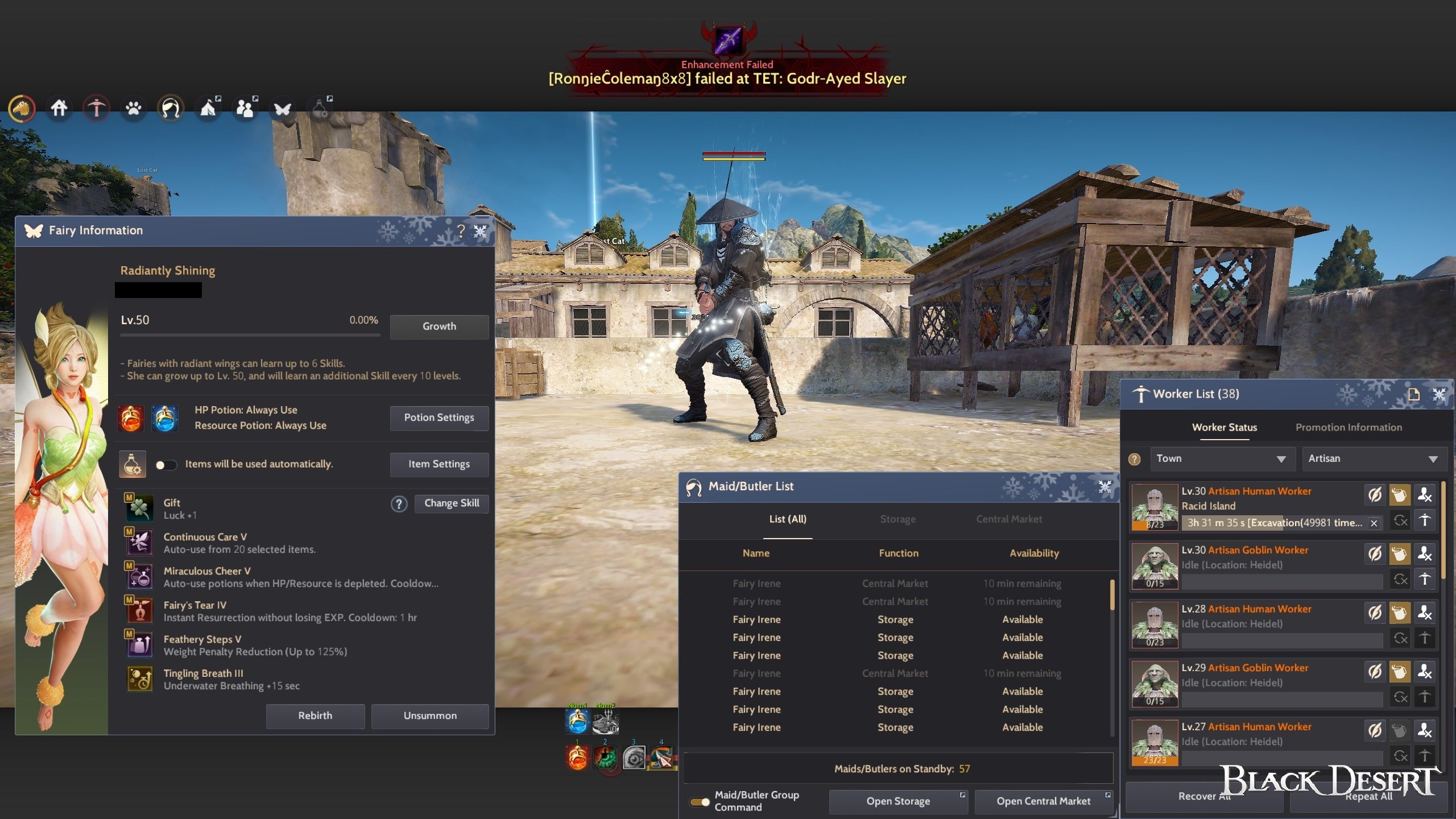Enable Maid/Butler Group Command

tap(700, 801)
